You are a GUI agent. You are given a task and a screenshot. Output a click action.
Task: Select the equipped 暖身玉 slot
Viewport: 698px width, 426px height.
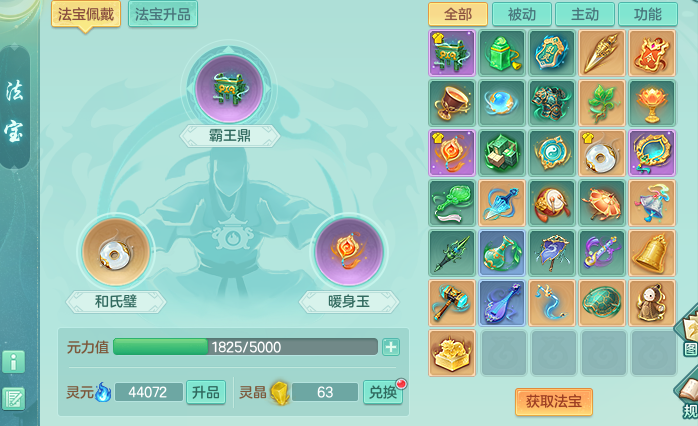coord(348,250)
